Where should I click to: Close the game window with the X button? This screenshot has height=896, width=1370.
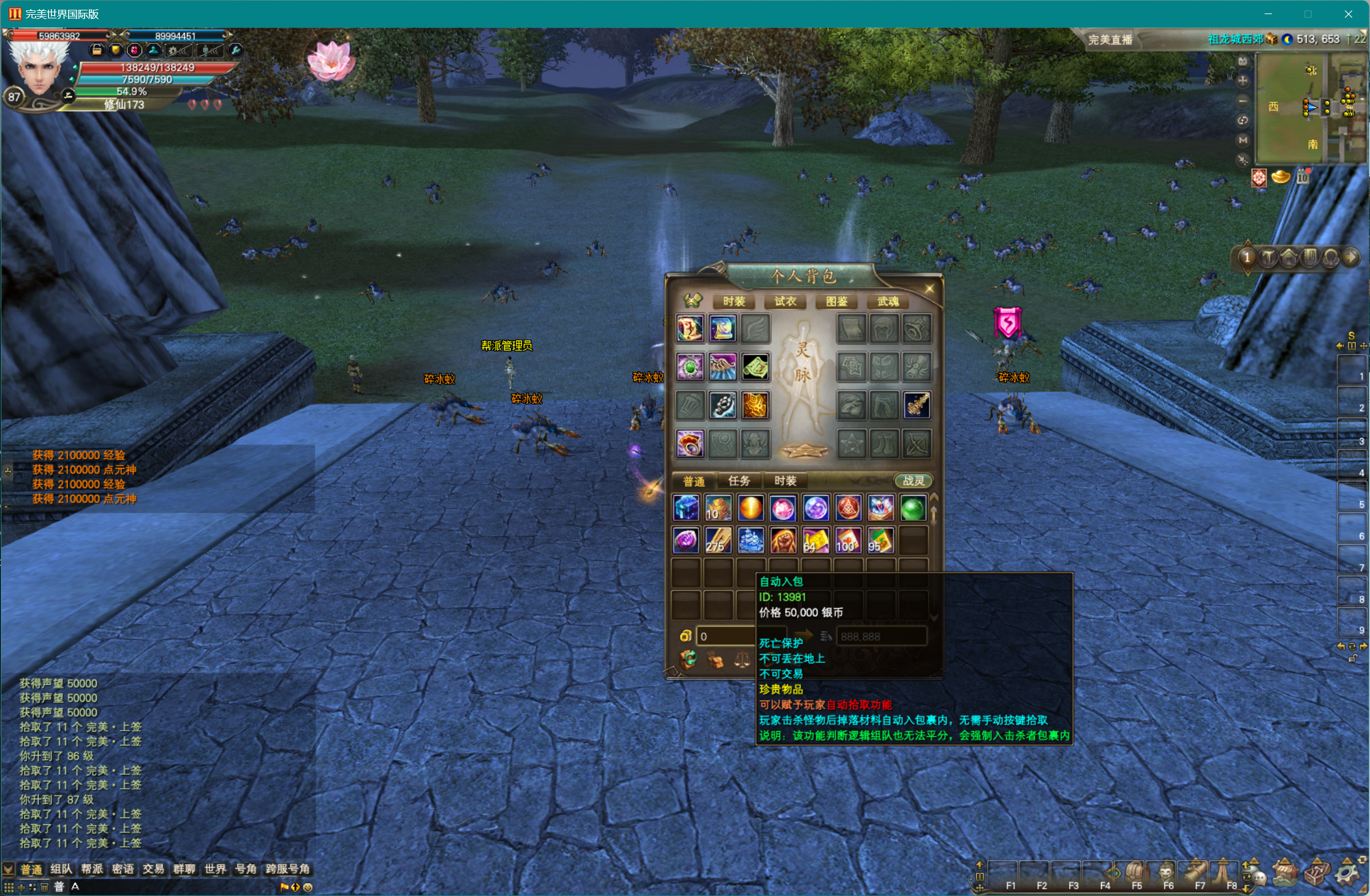click(x=1348, y=14)
